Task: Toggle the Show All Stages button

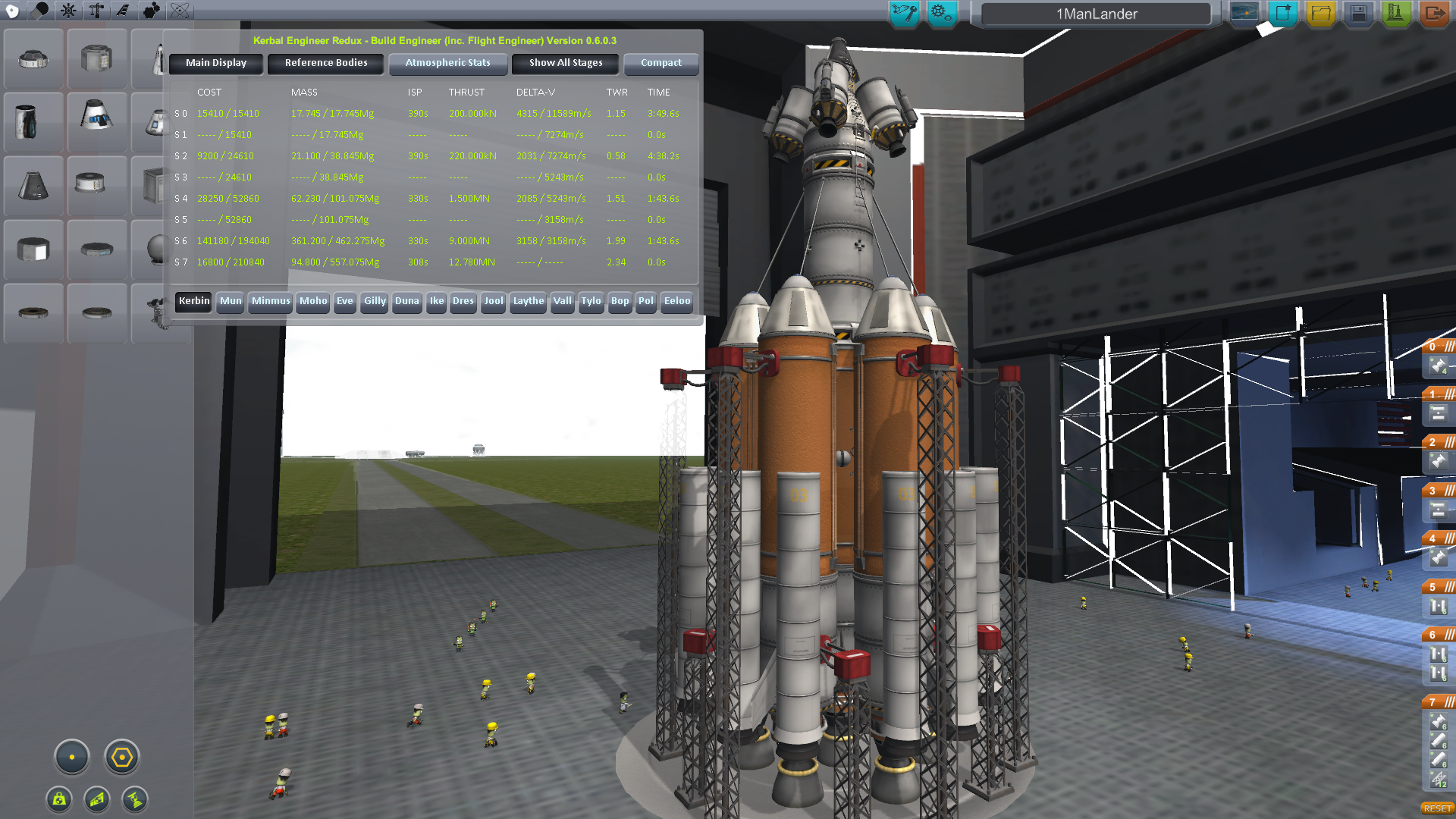Action: tap(566, 63)
